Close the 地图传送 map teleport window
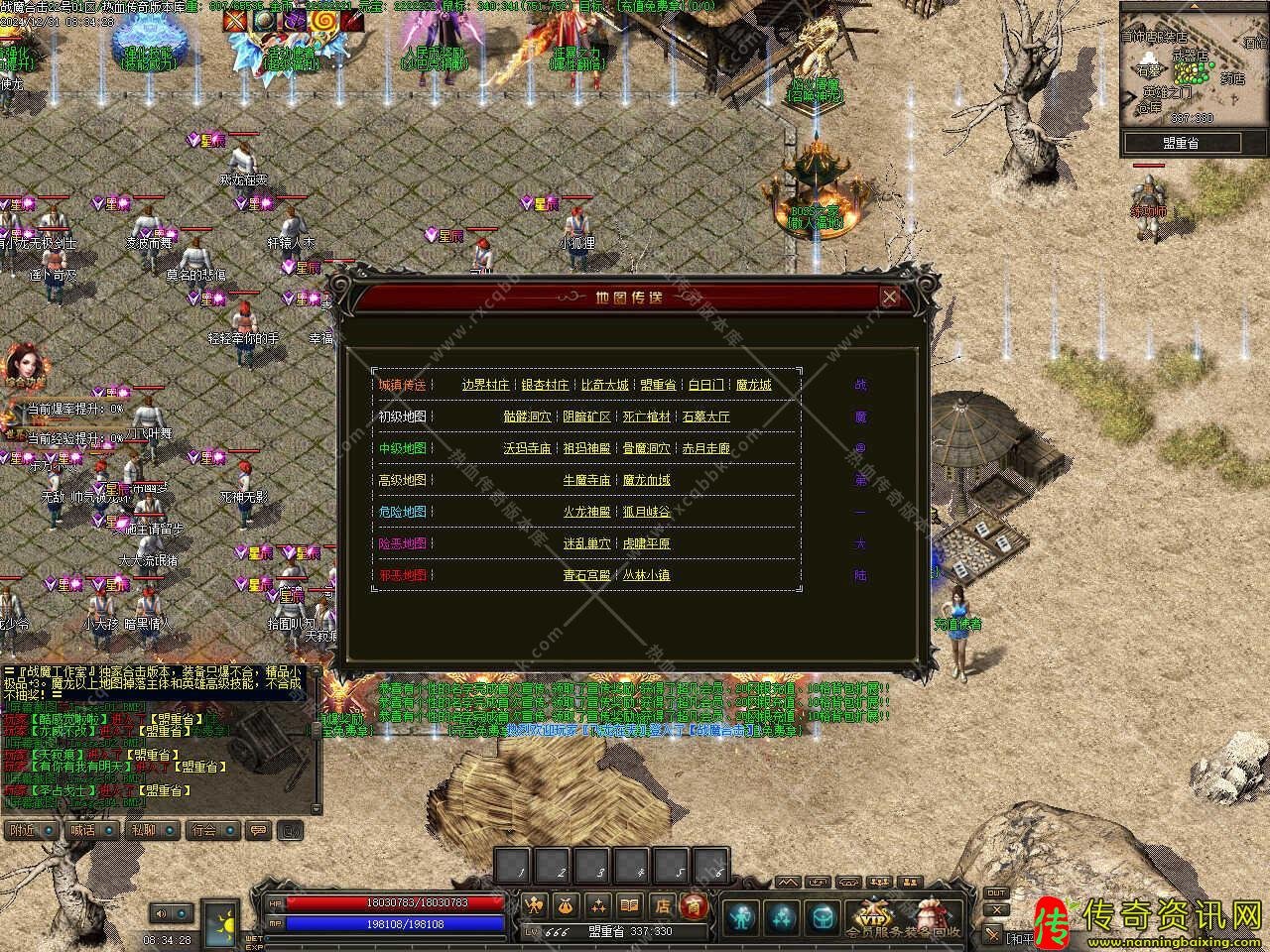This screenshot has height=952, width=1270. (x=890, y=297)
